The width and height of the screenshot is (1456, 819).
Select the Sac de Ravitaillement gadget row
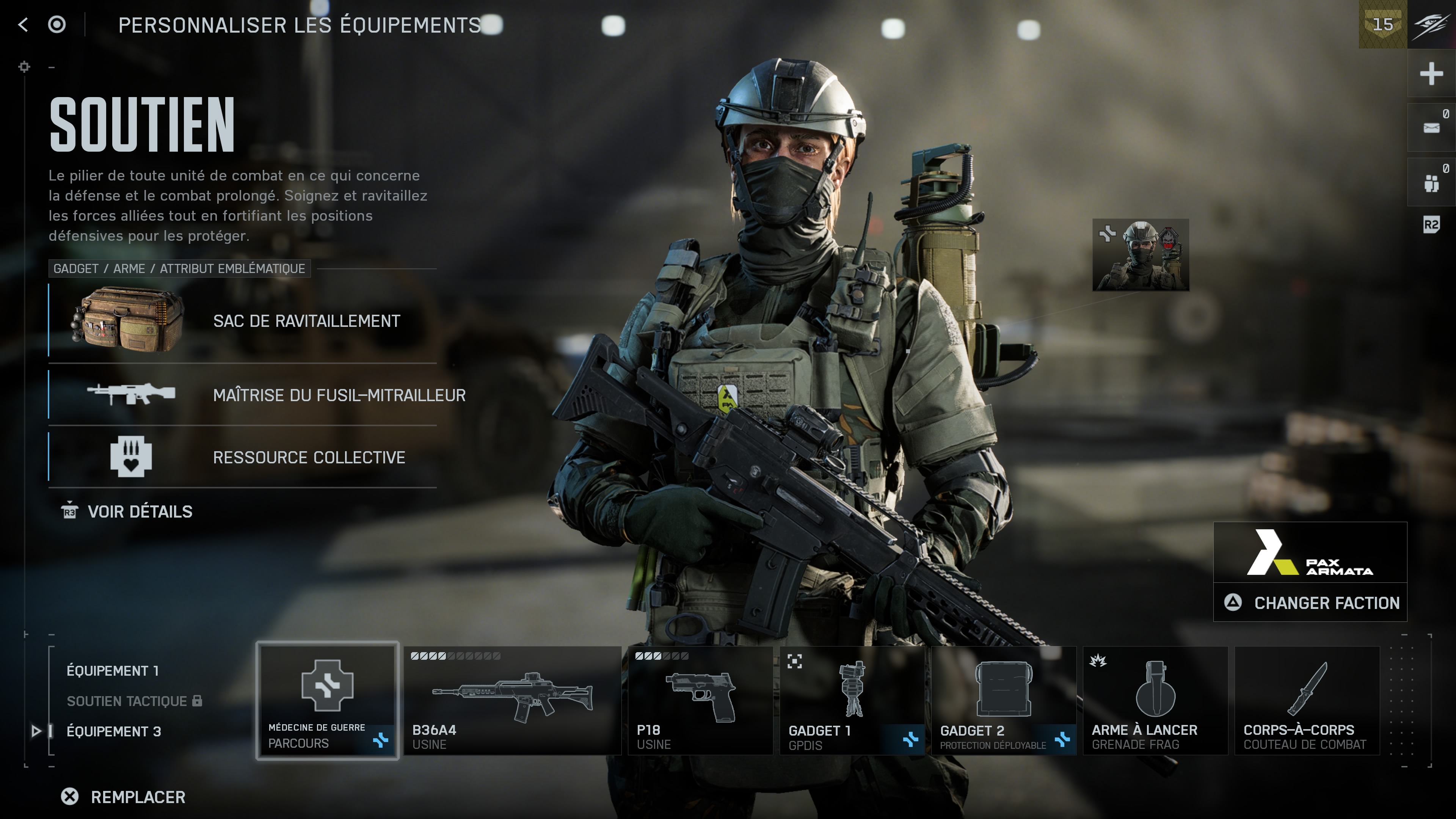[243, 321]
